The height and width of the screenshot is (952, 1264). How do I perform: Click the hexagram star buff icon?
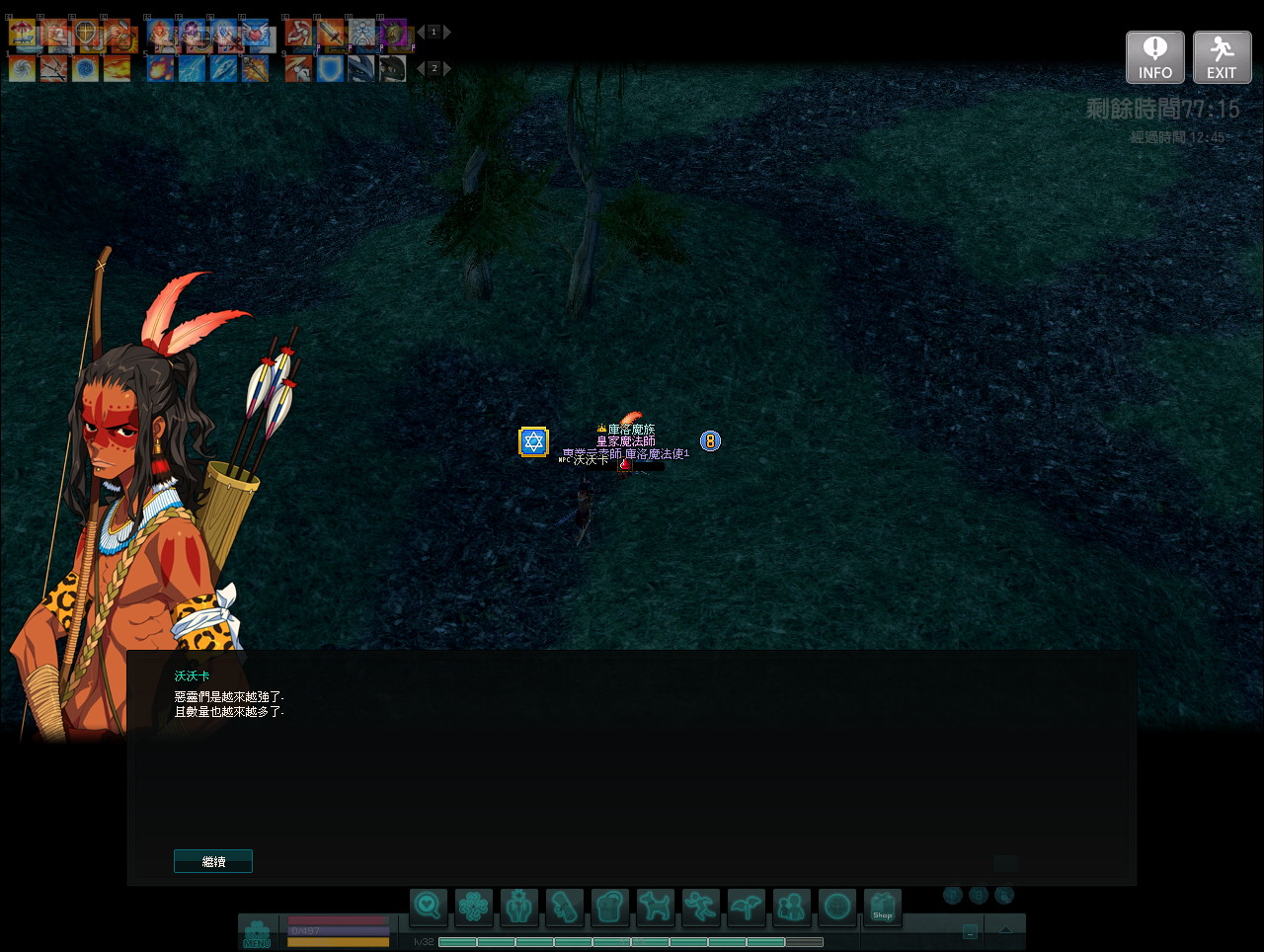pos(533,441)
